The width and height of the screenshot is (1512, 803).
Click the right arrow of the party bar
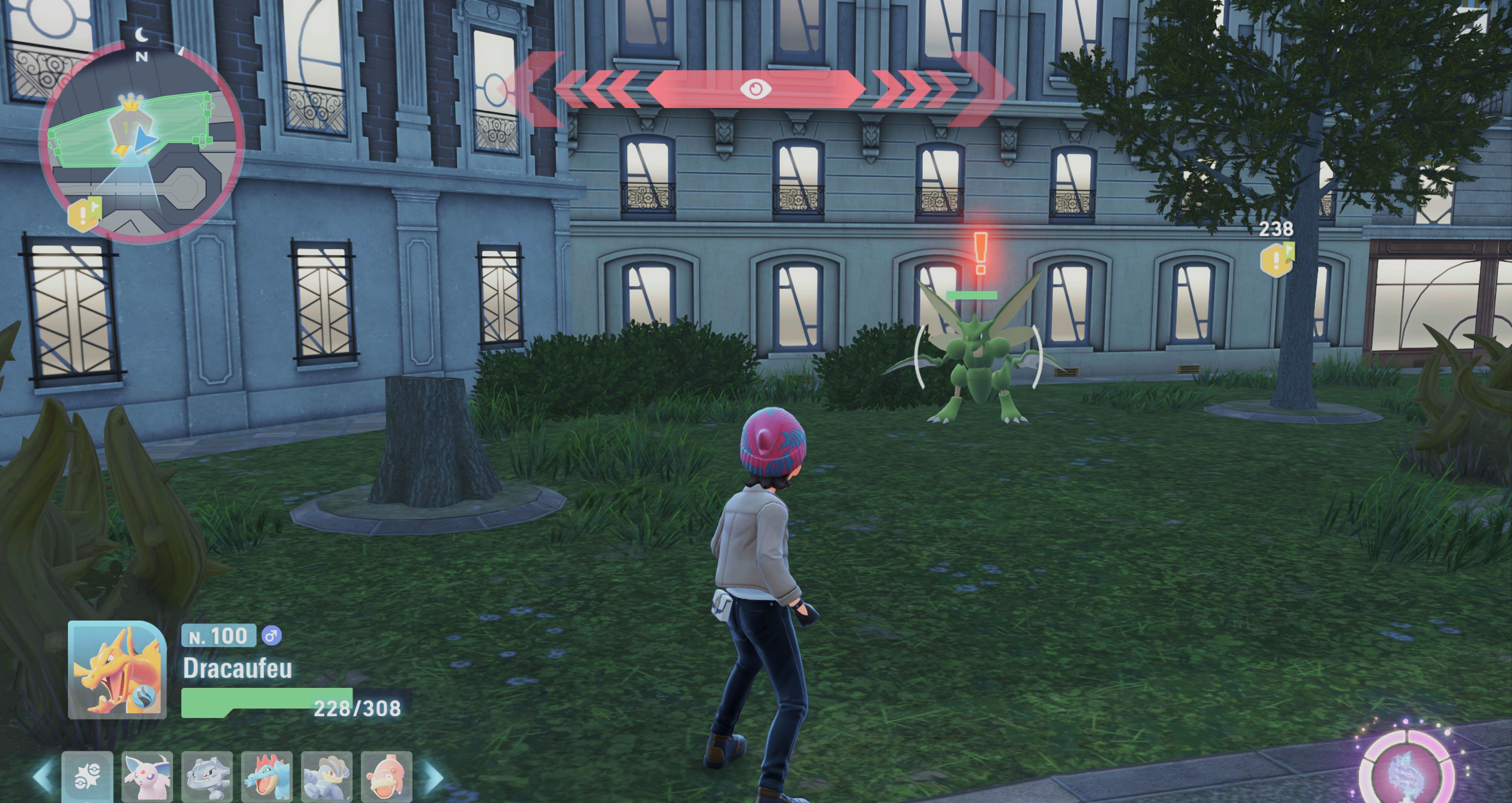[434, 776]
